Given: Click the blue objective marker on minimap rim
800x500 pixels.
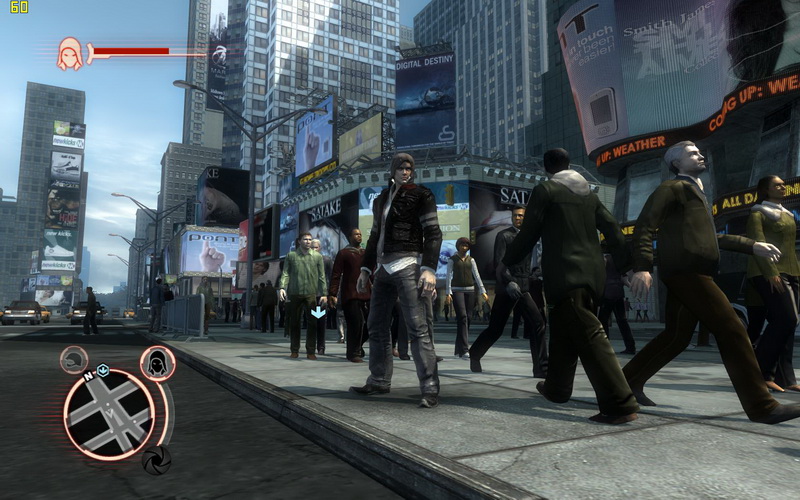Looking at the screenshot, I should click(x=102, y=370).
